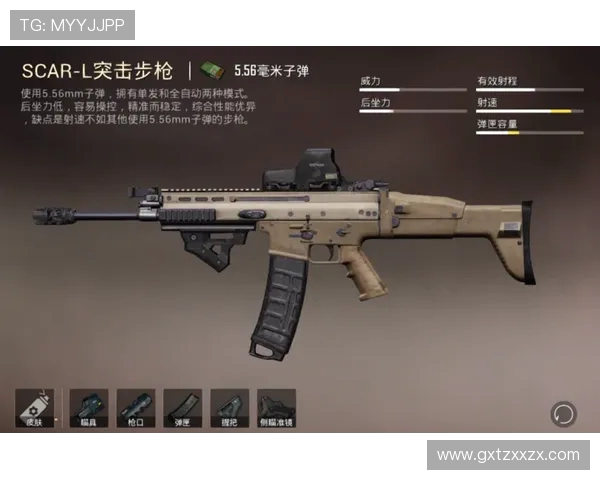Select the scope (瞄具) attachment slot
Viewport: 600px width, 480px height.
tap(88, 409)
